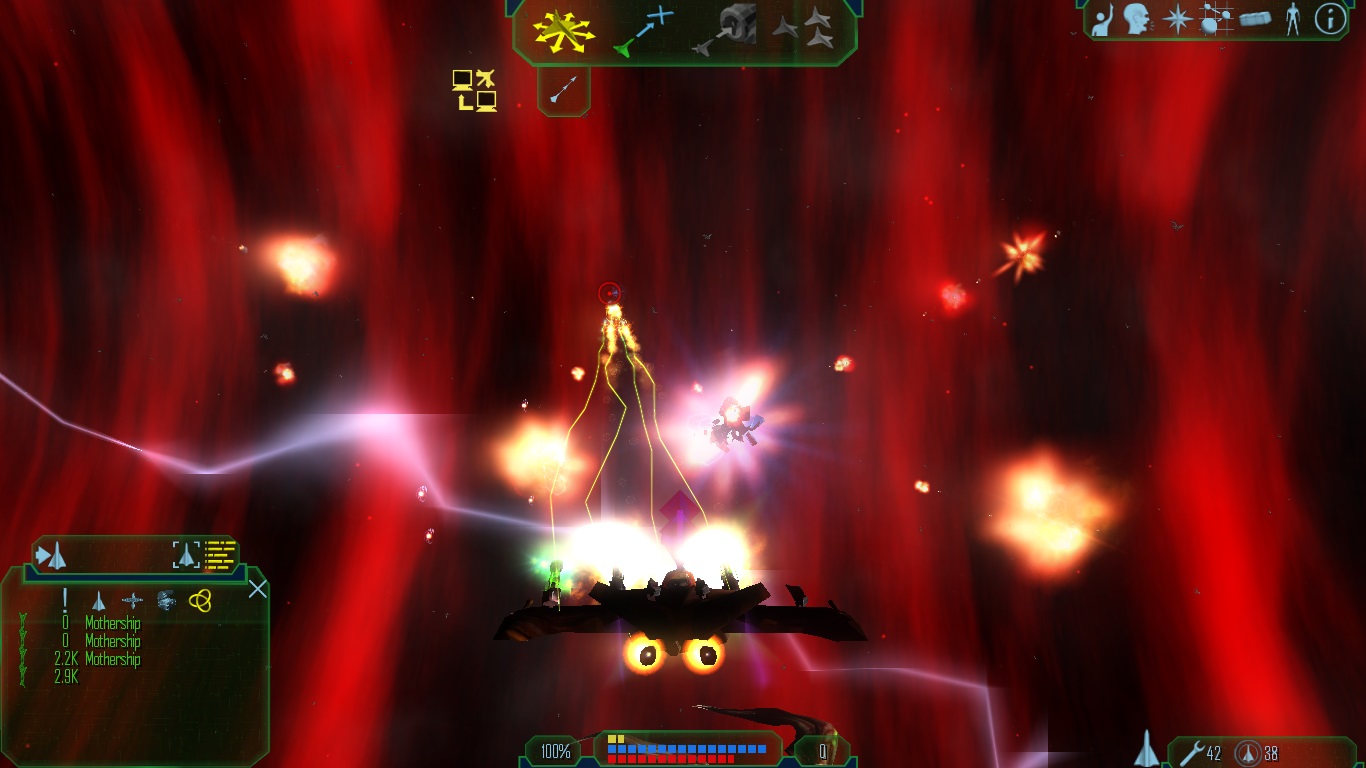
Task: Click the crew humanoid figure icon
Action: (1294, 21)
